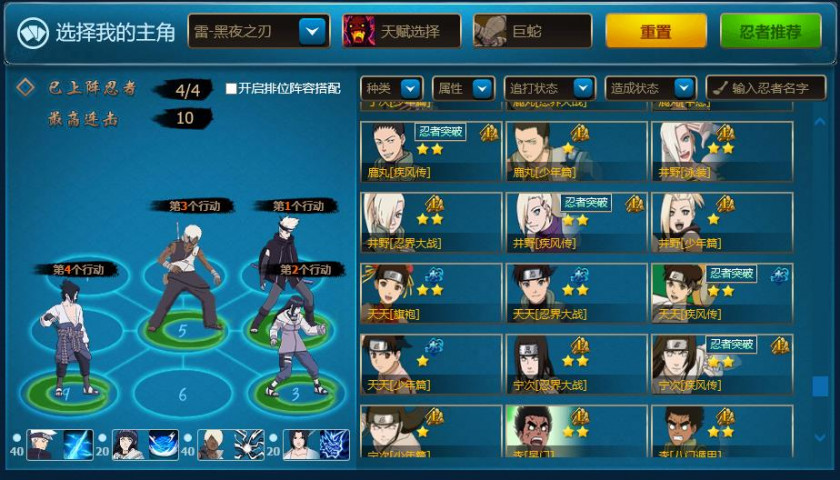The height and width of the screenshot is (480, 840).
Task: Expand the 属性 attribute dropdown
Action: coord(464,88)
